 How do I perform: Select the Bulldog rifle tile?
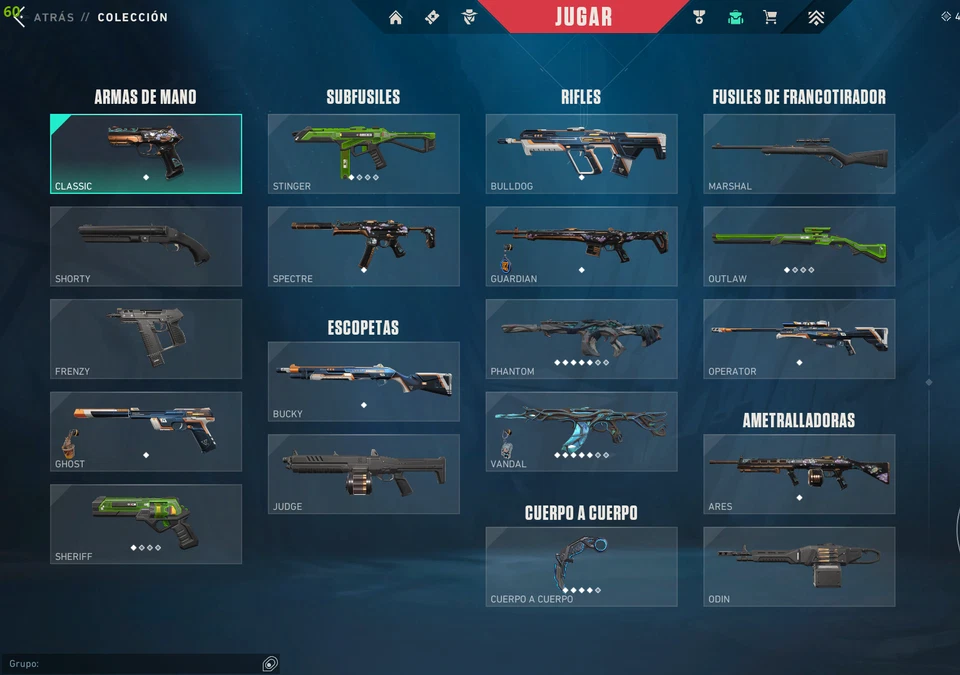[x=581, y=153]
